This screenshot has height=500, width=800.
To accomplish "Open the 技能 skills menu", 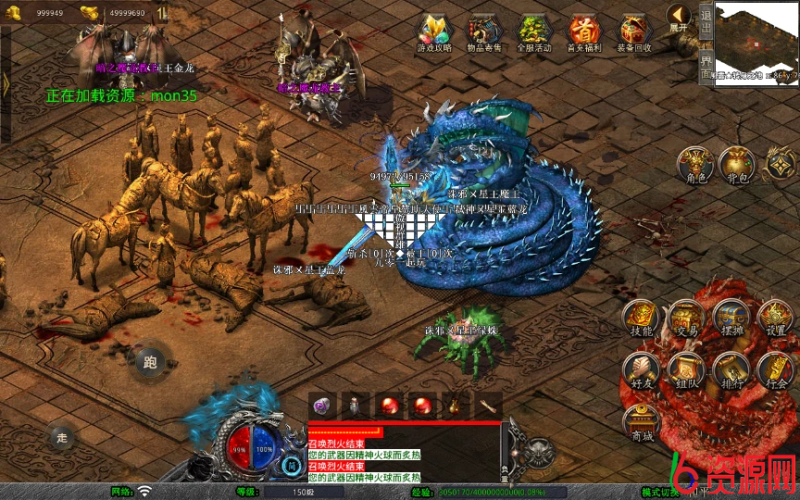I will coord(641,319).
